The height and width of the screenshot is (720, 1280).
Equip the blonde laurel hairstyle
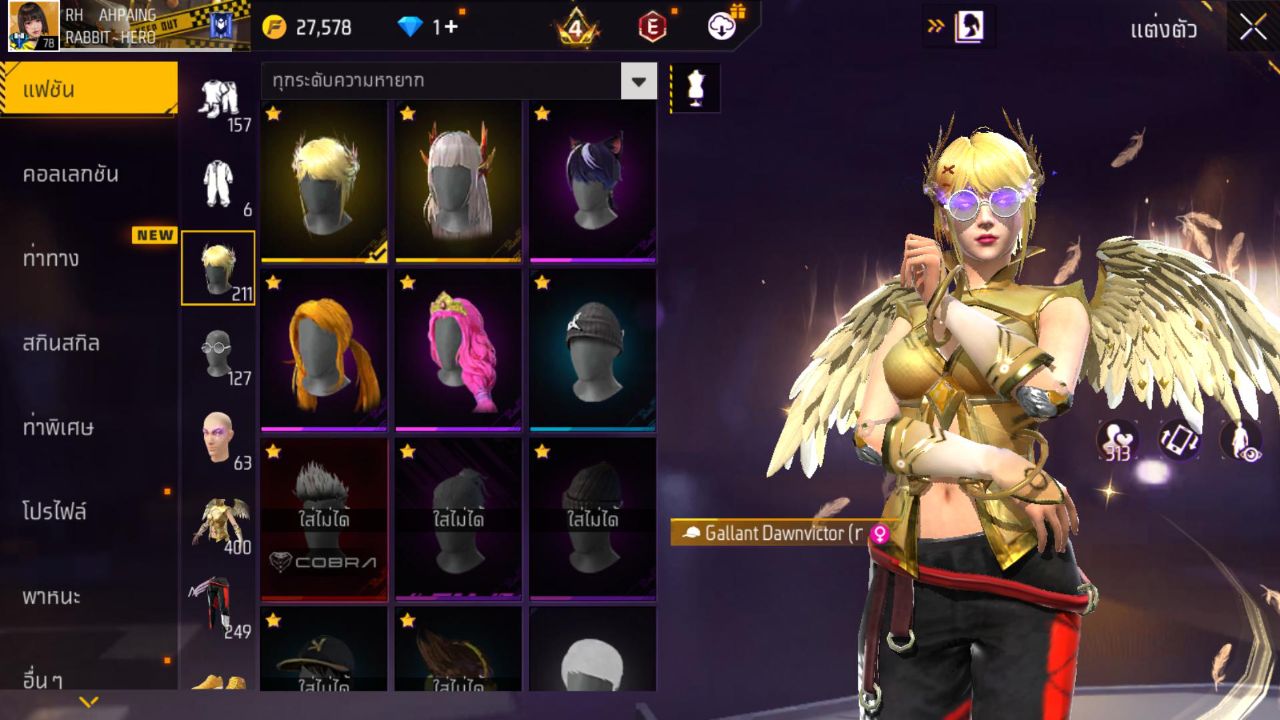(x=324, y=181)
